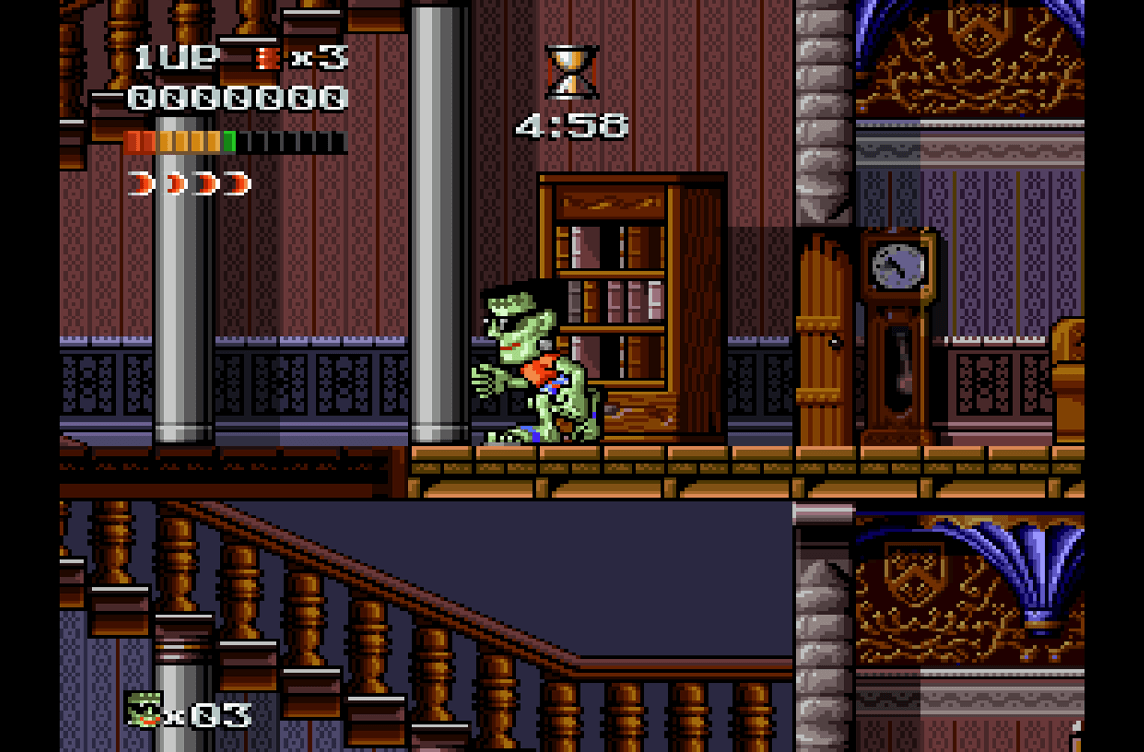Click the red item icon beside x3

268,58
